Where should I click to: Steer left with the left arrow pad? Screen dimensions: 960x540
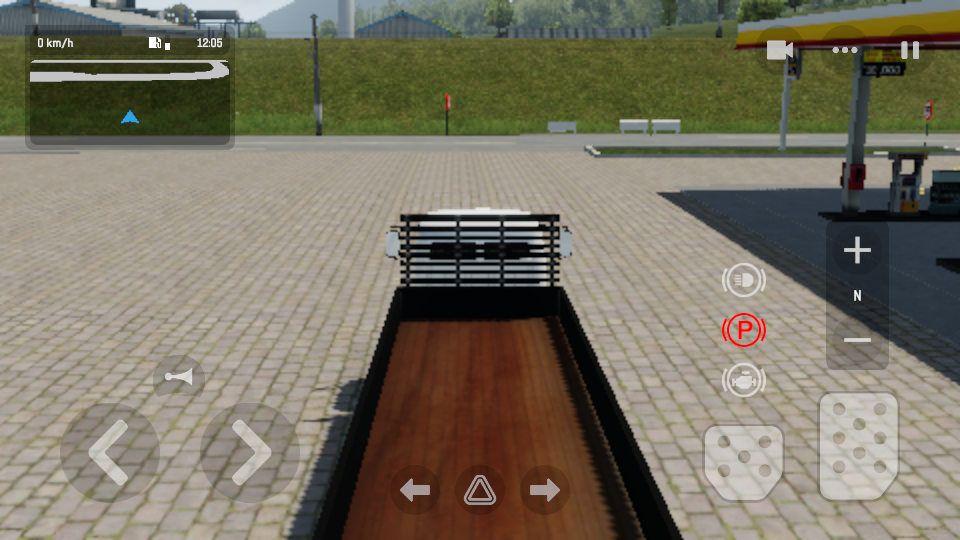point(110,453)
